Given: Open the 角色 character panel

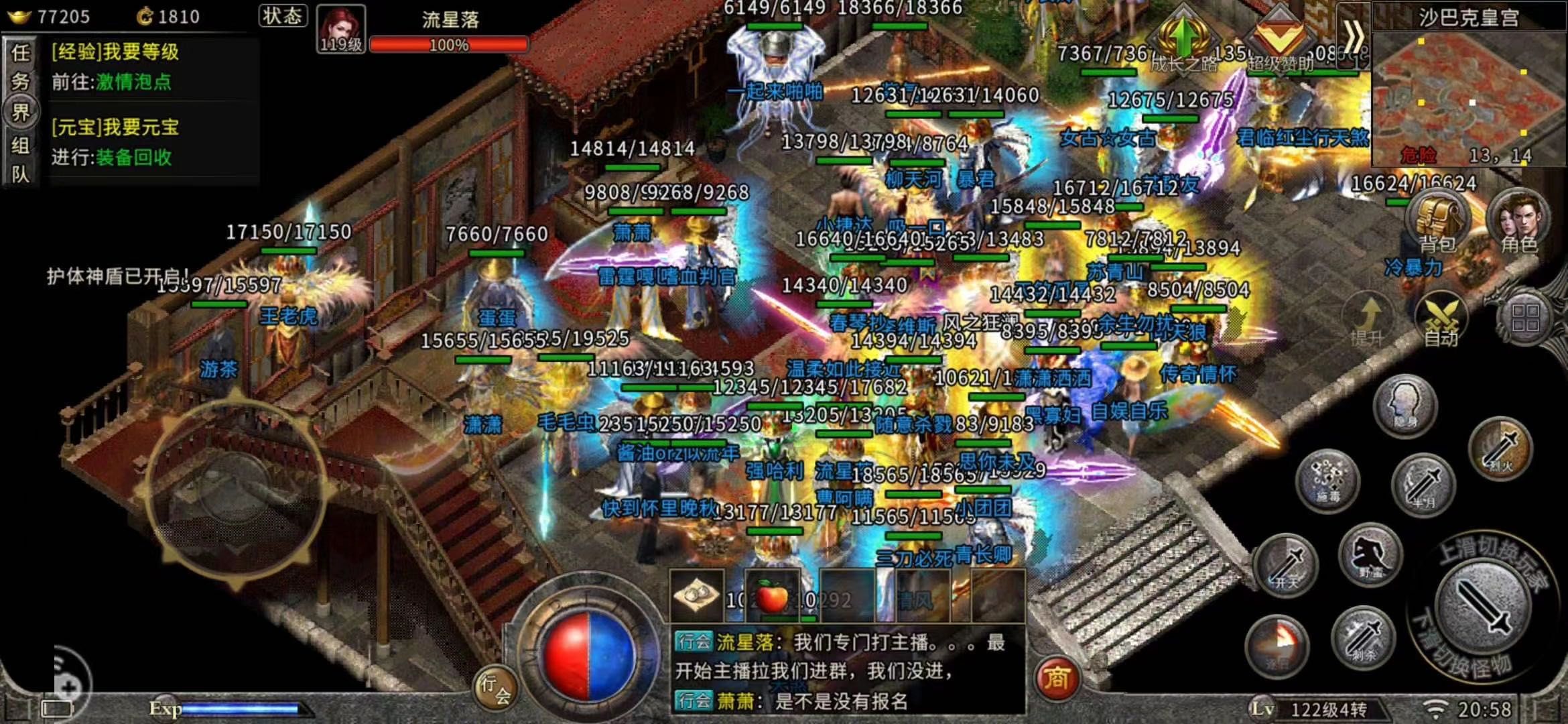Looking at the screenshot, I should 1517,220.
